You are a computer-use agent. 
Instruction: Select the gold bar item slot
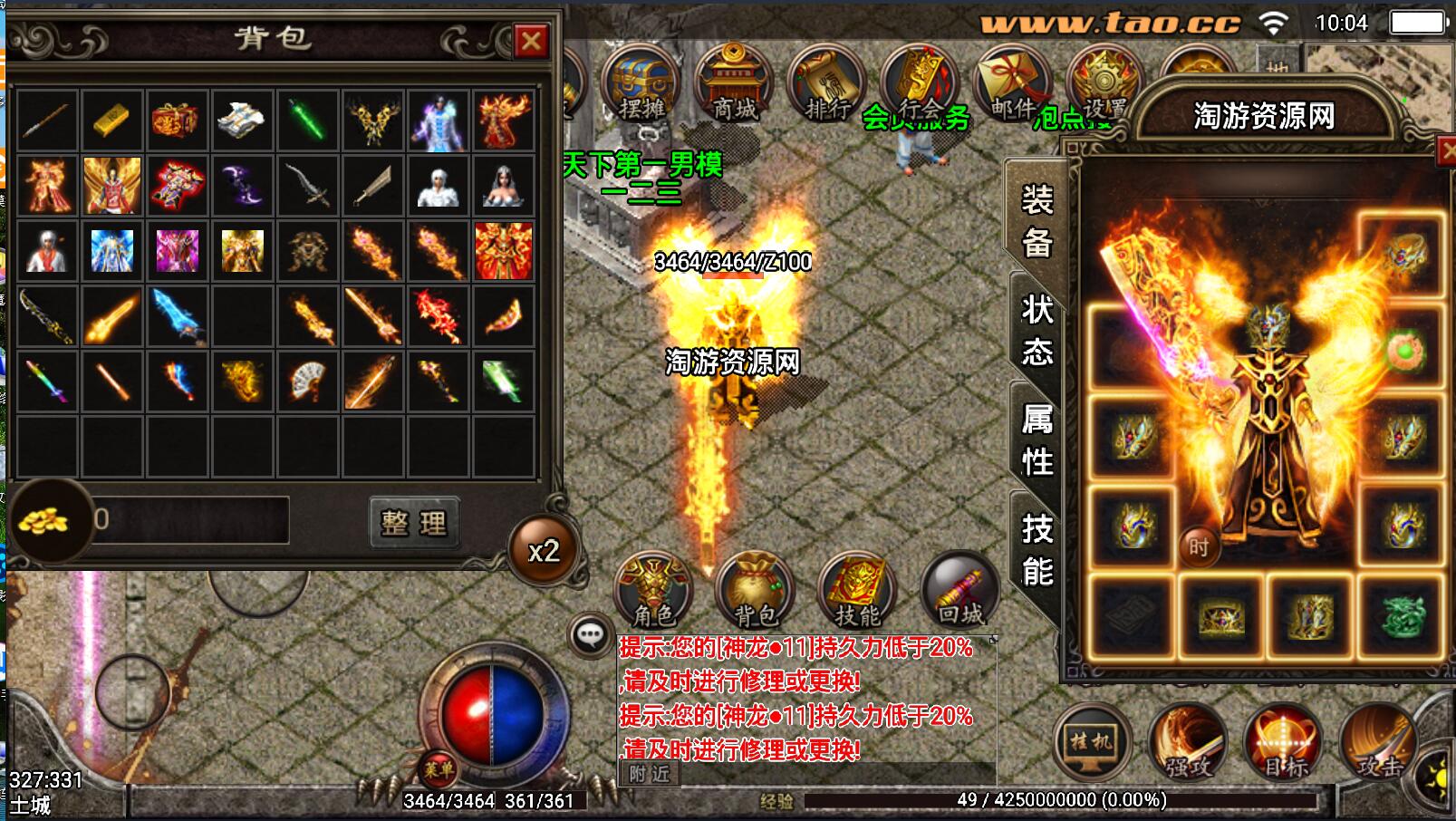(111, 120)
